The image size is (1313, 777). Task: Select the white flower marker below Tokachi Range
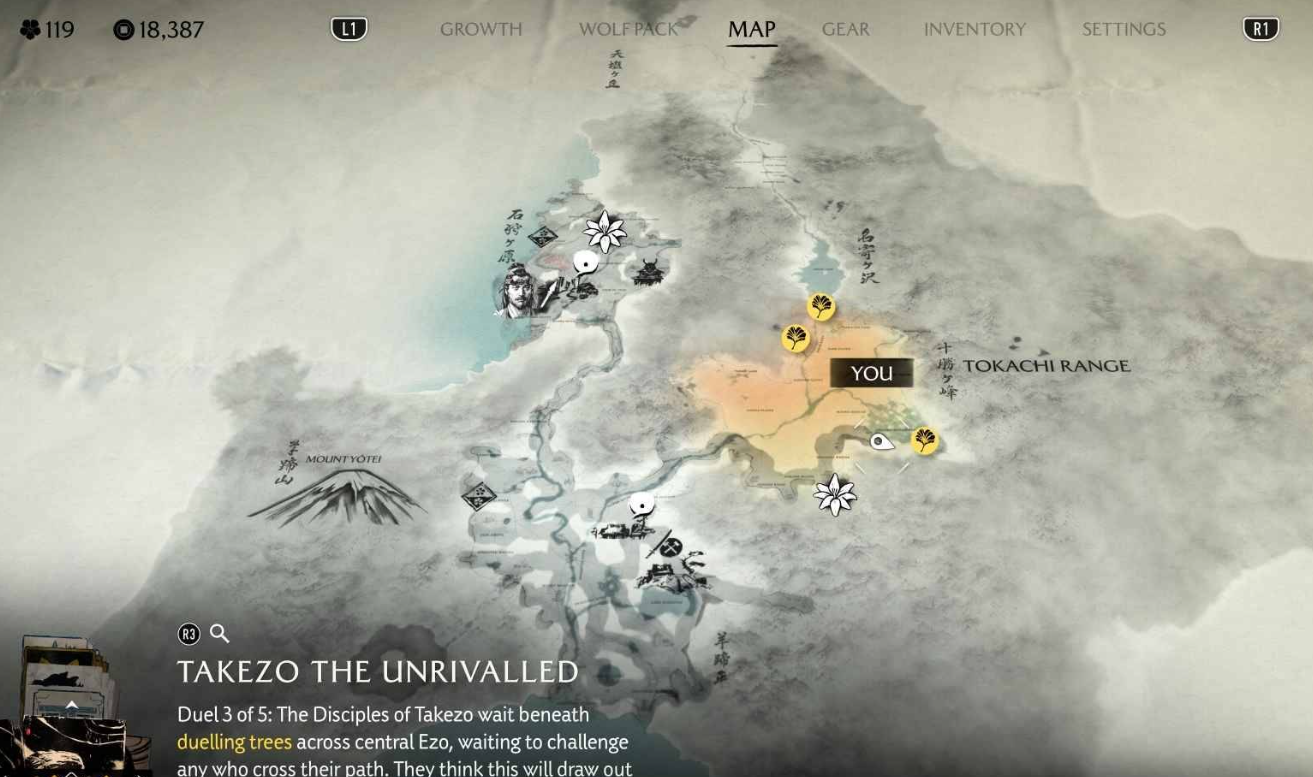click(834, 494)
